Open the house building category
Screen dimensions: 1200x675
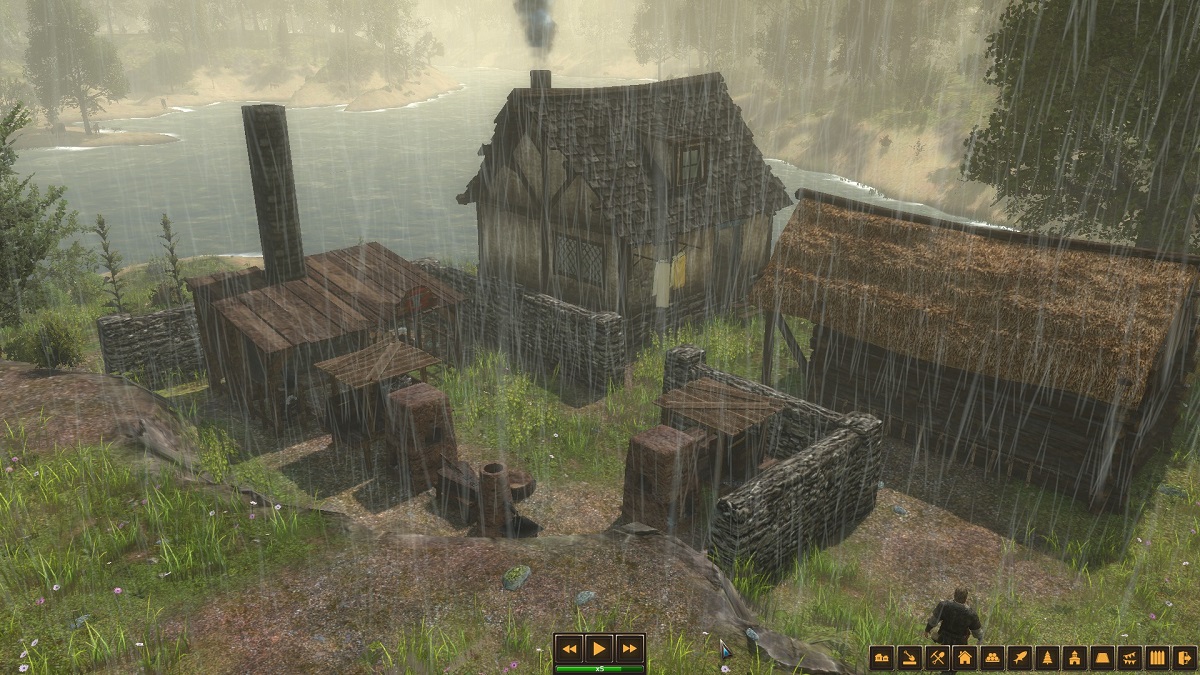pyautogui.click(x=965, y=658)
